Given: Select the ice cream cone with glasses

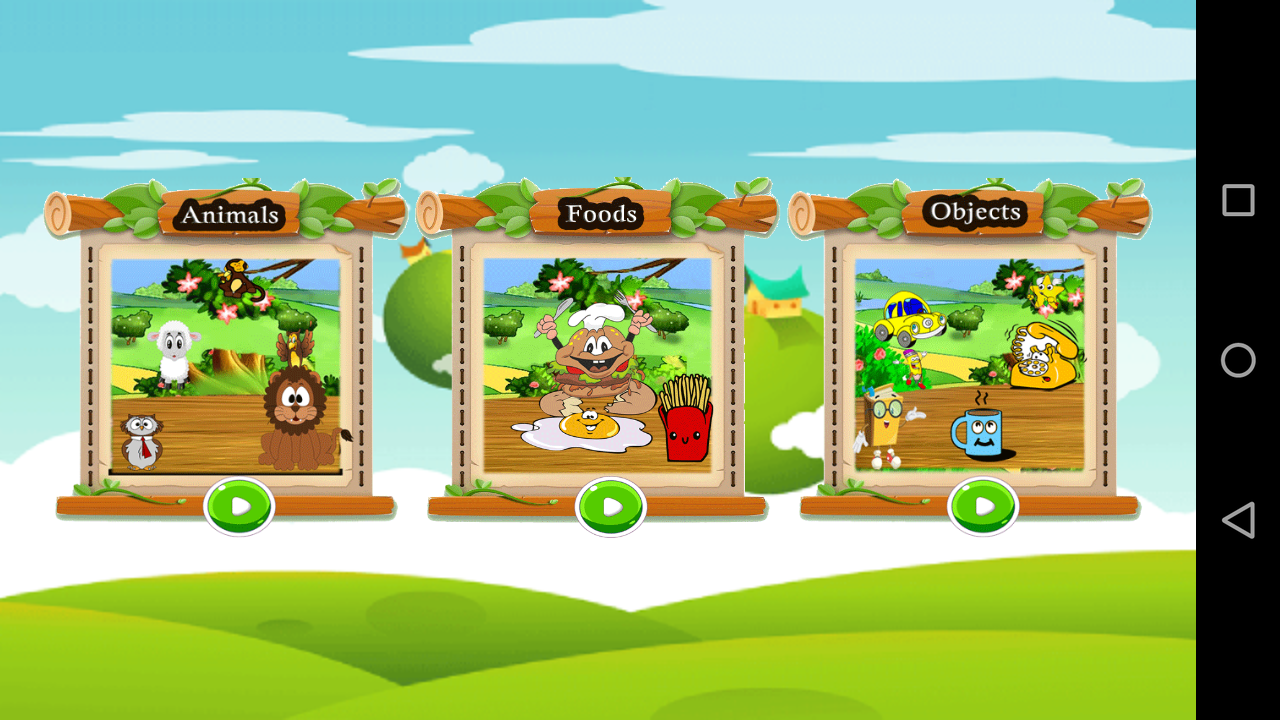Looking at the screenshot, I should pyautogui.click(x=885, y=420).
